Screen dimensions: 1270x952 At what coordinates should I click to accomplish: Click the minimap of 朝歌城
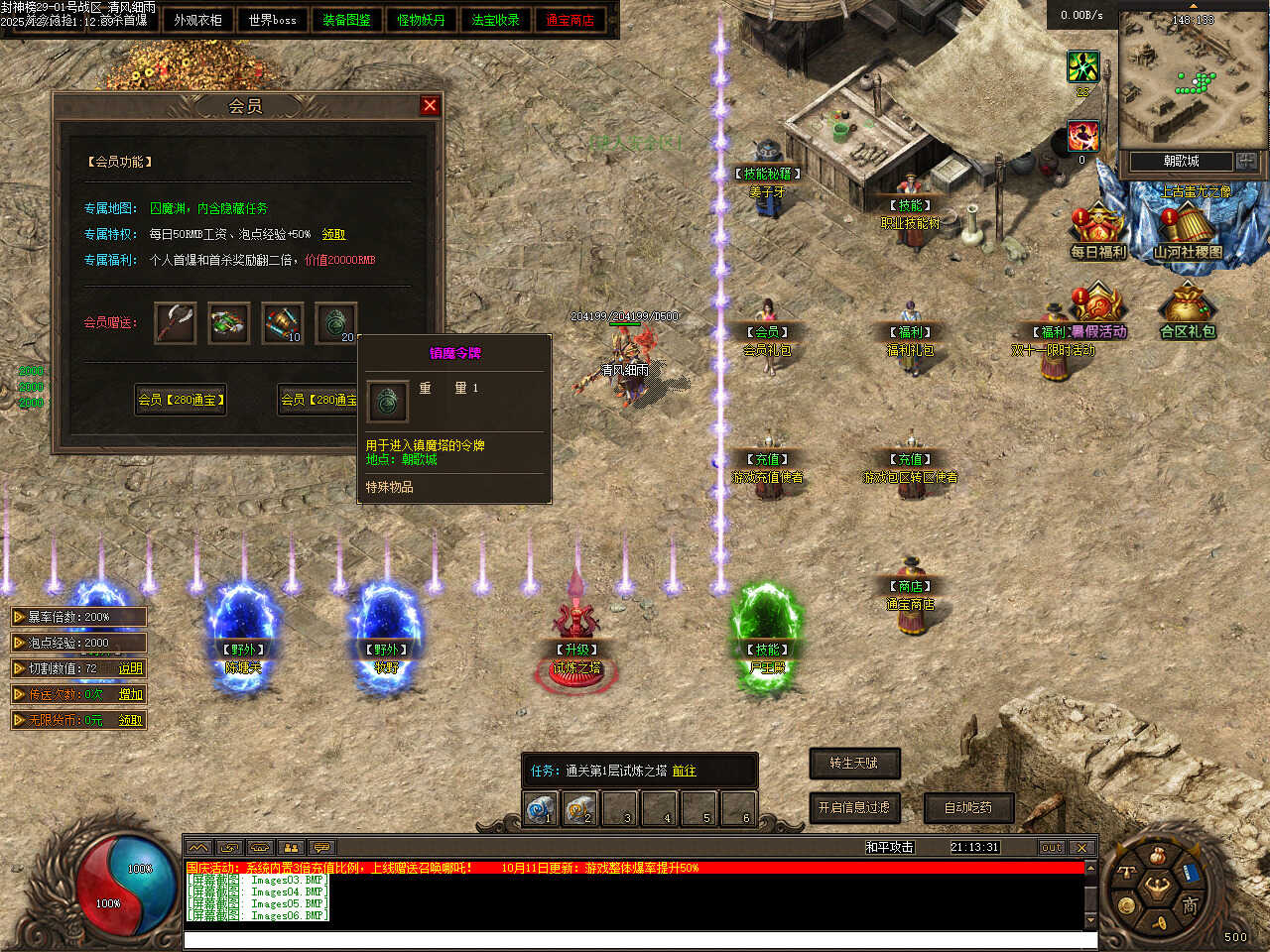click(1180, 81)
